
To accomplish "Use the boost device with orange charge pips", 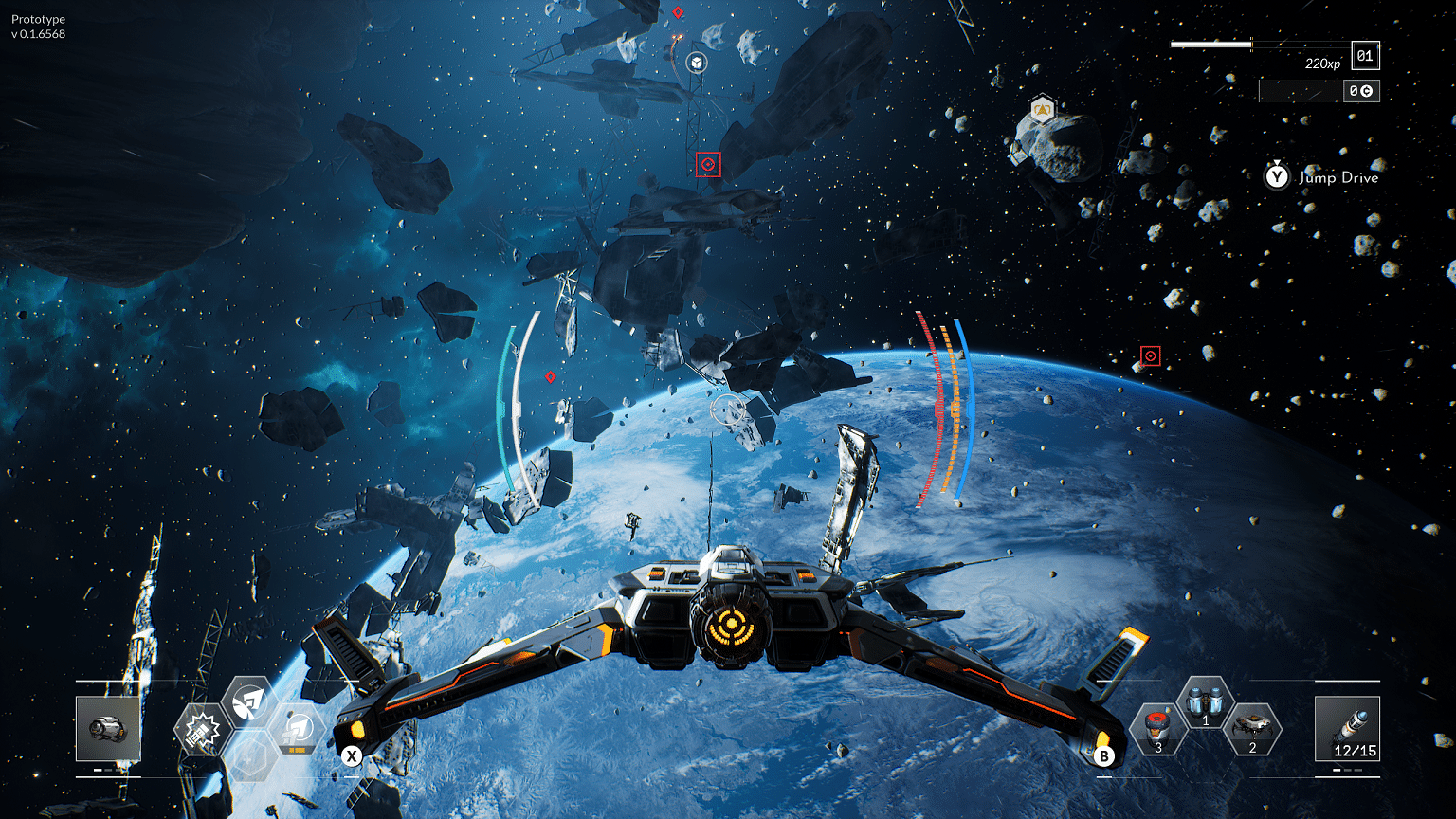I will coord(297,730).
